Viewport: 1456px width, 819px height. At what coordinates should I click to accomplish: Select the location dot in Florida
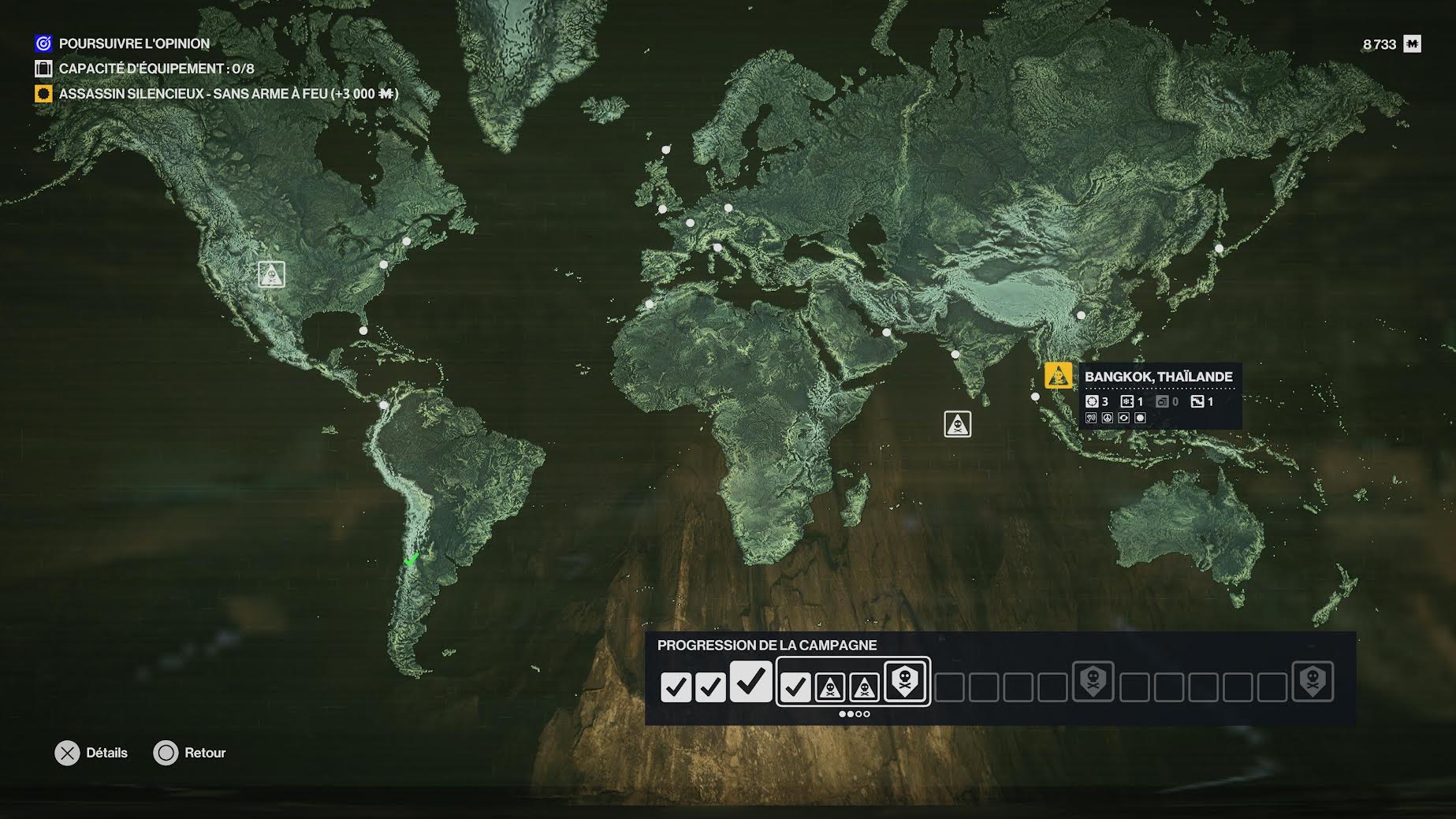click(363, 330)
